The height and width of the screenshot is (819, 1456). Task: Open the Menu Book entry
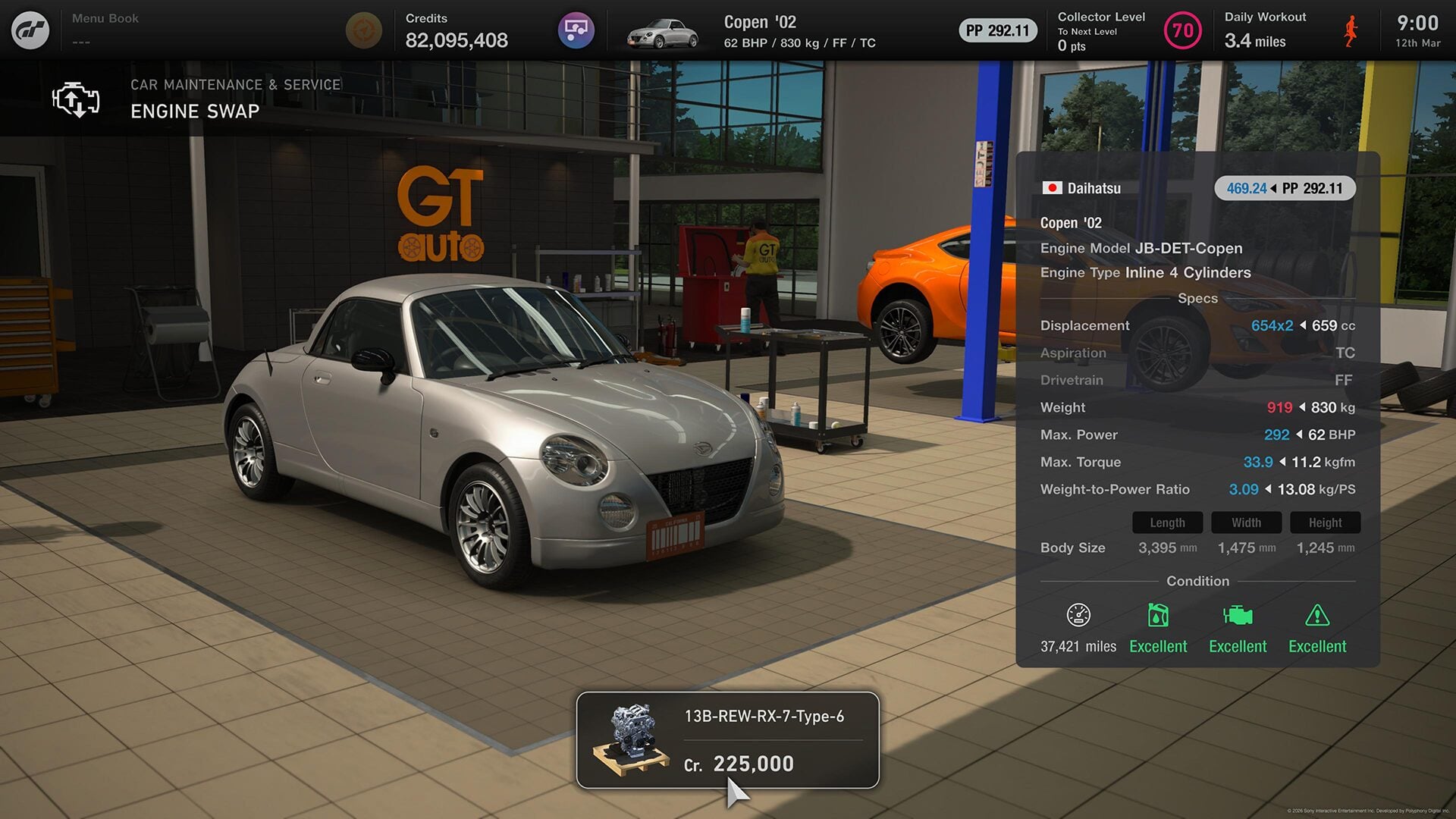tap(105, 29)
